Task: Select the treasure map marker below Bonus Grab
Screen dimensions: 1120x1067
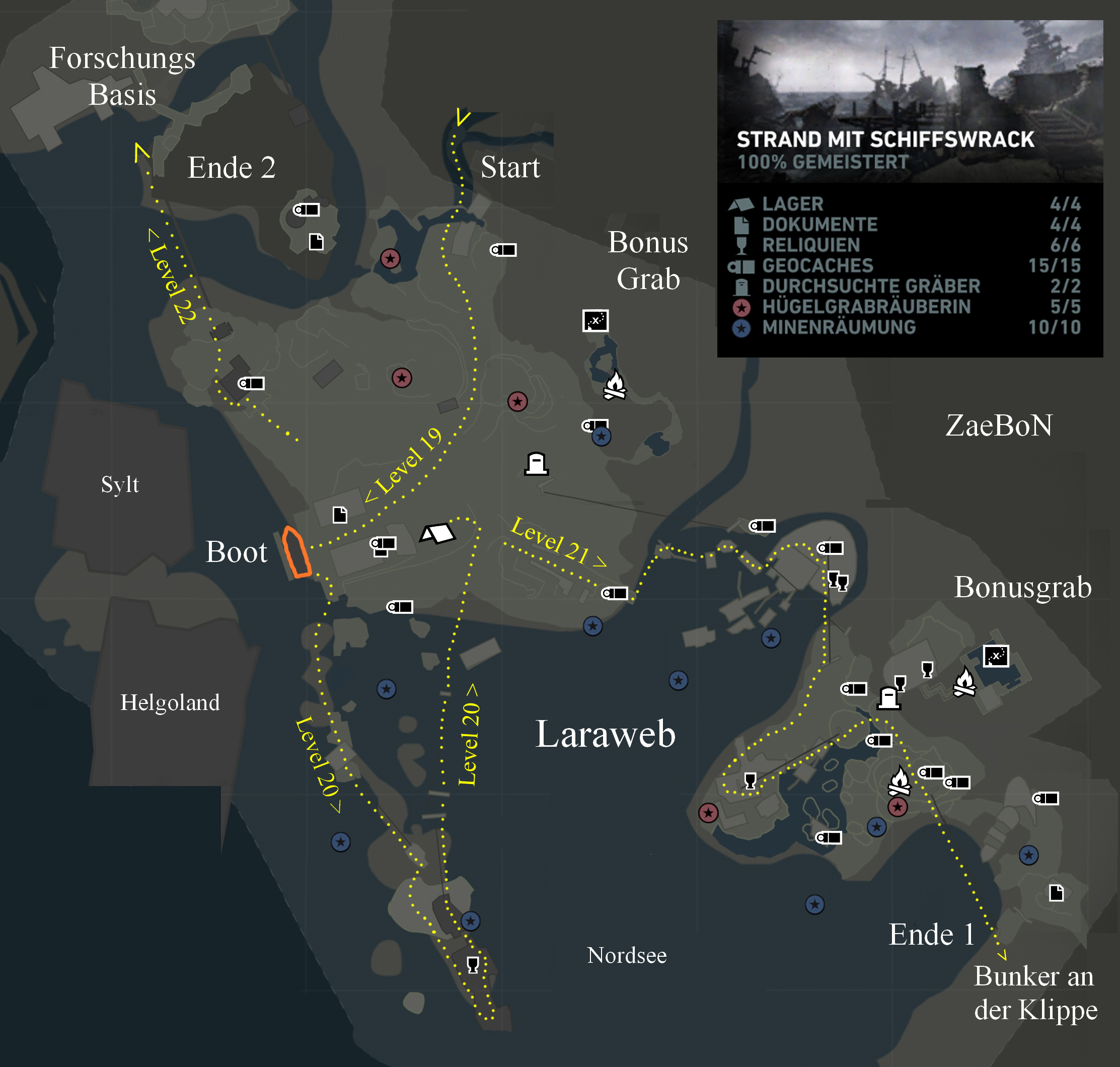Action: [x=595, y=321]
